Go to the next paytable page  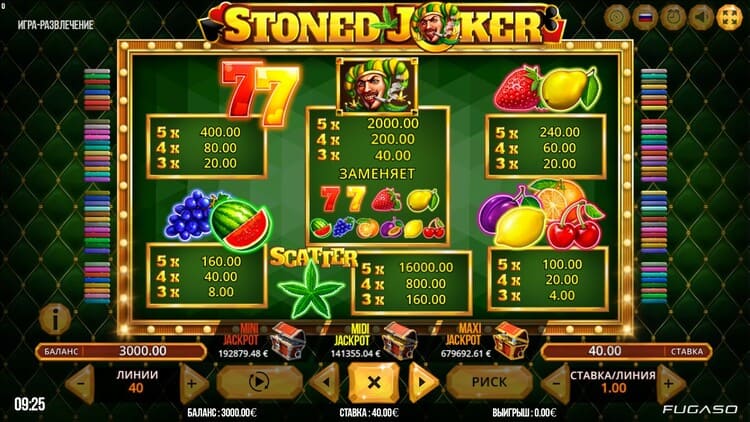tap(423, 381)
